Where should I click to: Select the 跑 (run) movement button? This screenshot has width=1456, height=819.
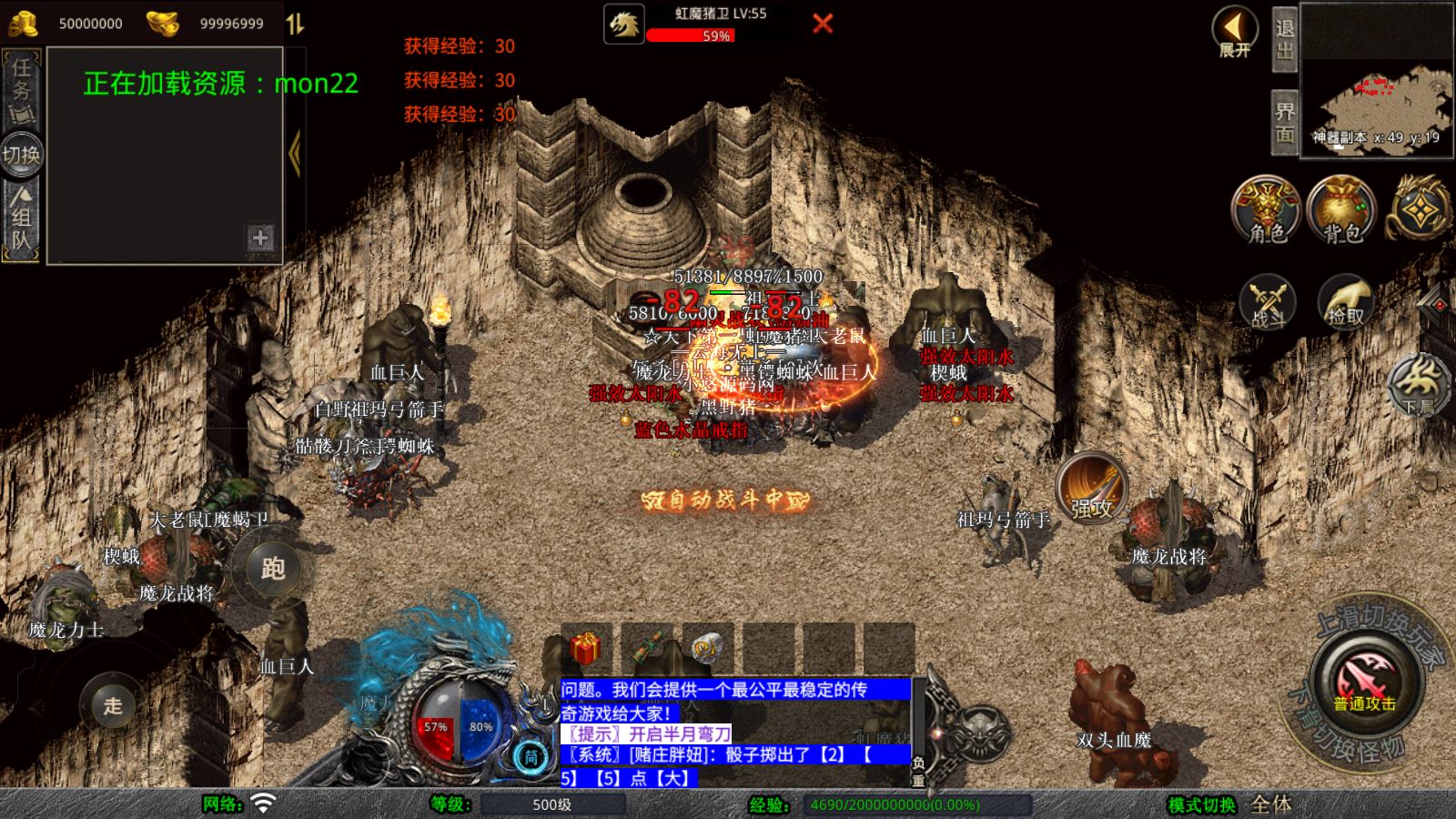pyautogui.click(x=273, y=569)
